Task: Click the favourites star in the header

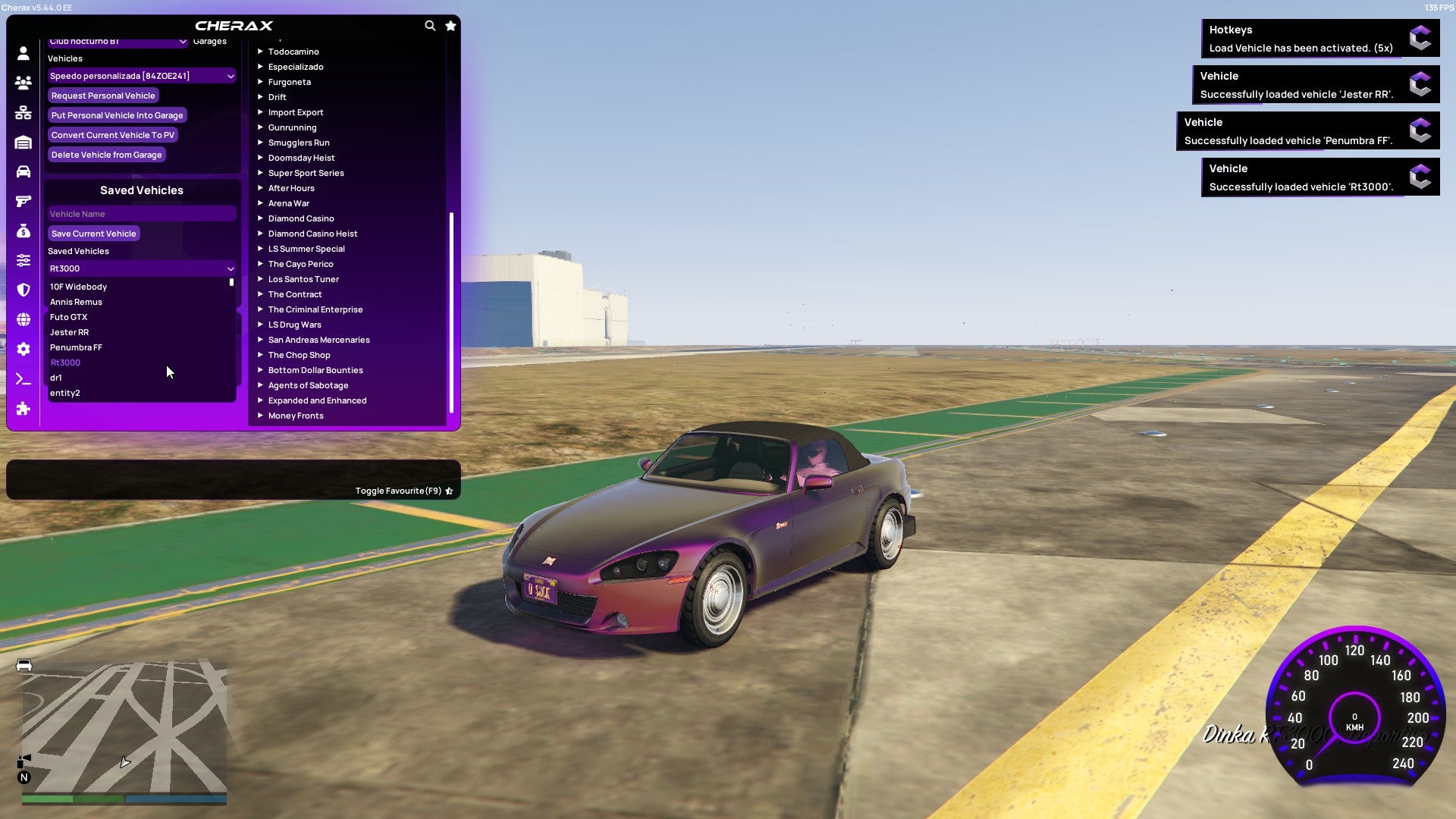Action: coord(450,25)
